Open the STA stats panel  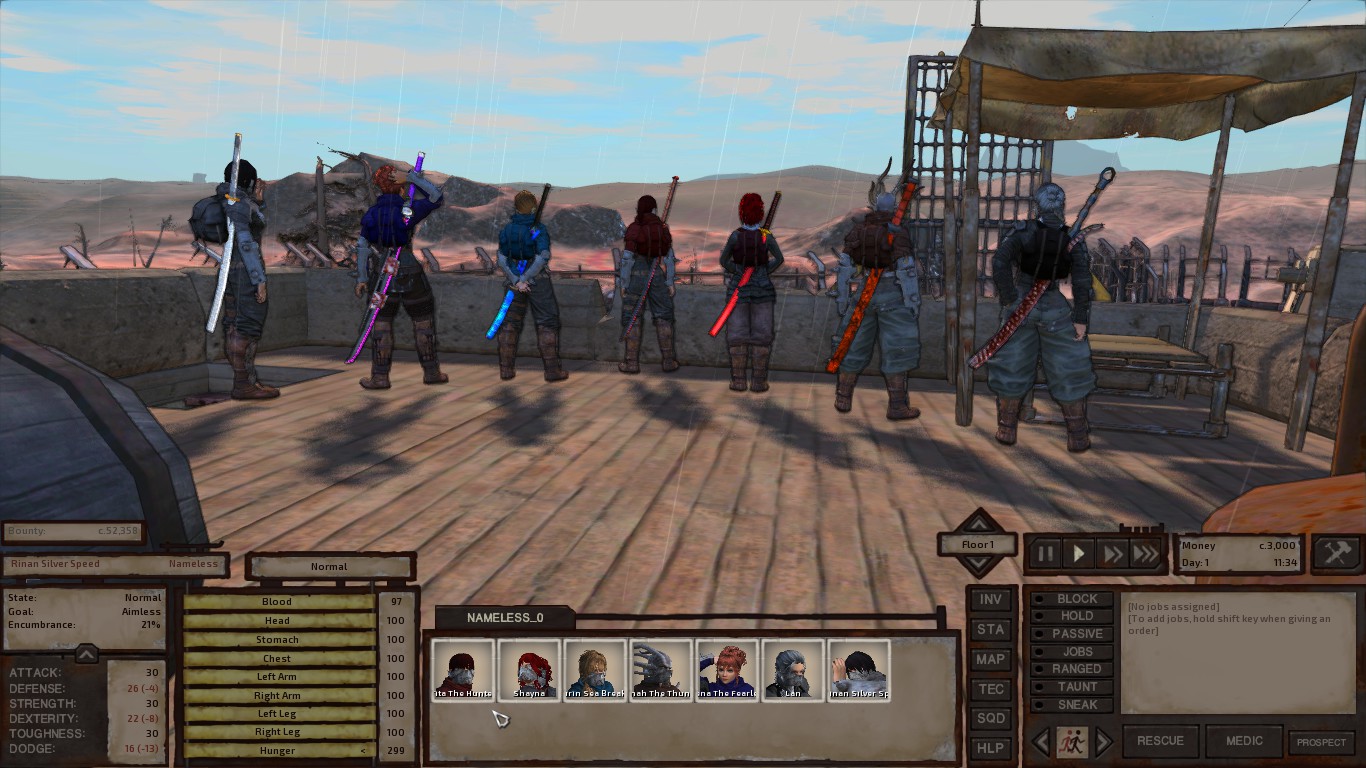(x=990, y=630)
